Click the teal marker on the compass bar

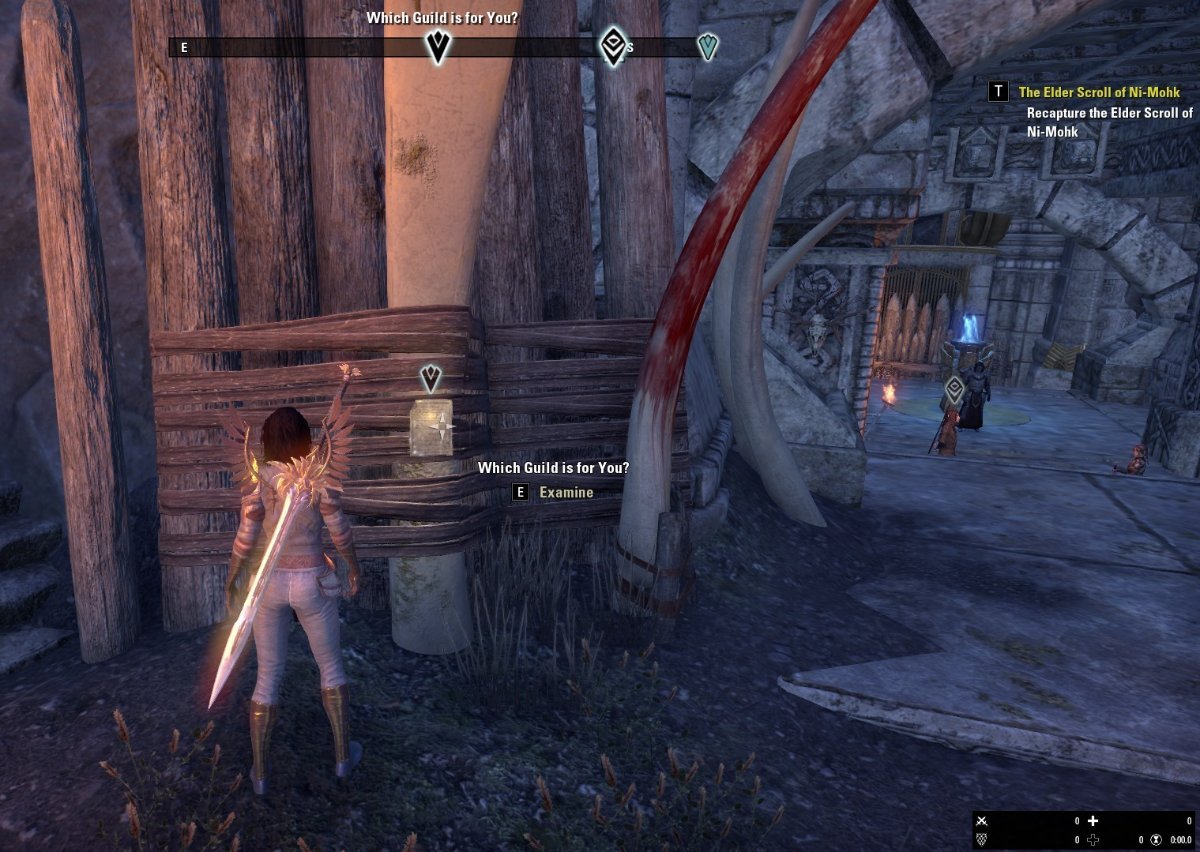[x=708, y=47]
